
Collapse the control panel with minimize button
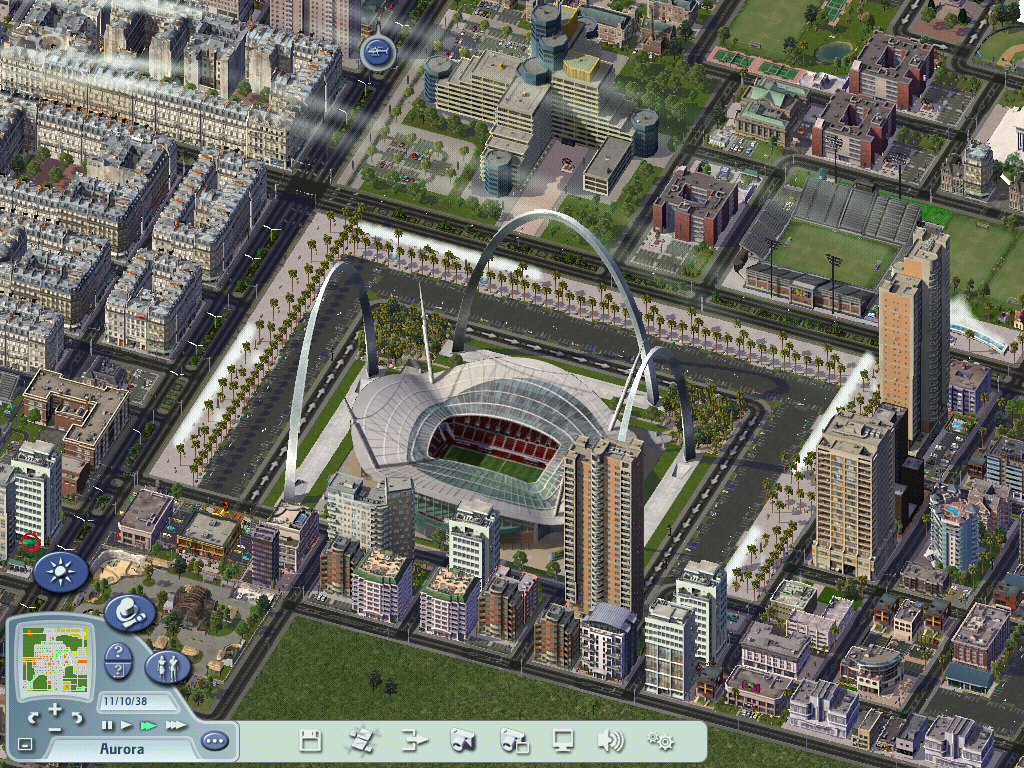(25, 743)
